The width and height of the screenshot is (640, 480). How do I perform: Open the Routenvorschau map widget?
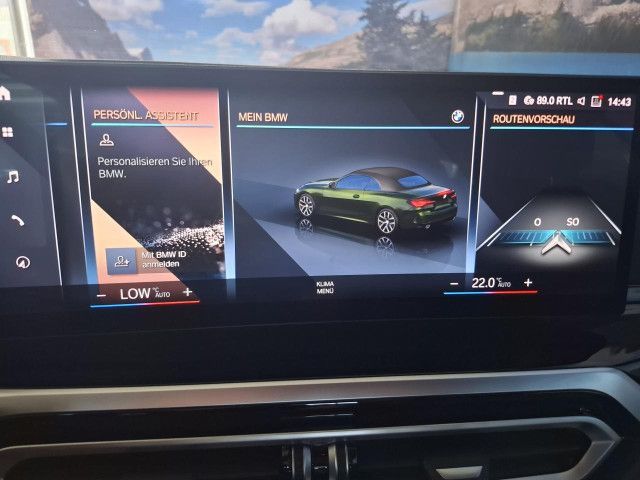[x=555, y=200]
